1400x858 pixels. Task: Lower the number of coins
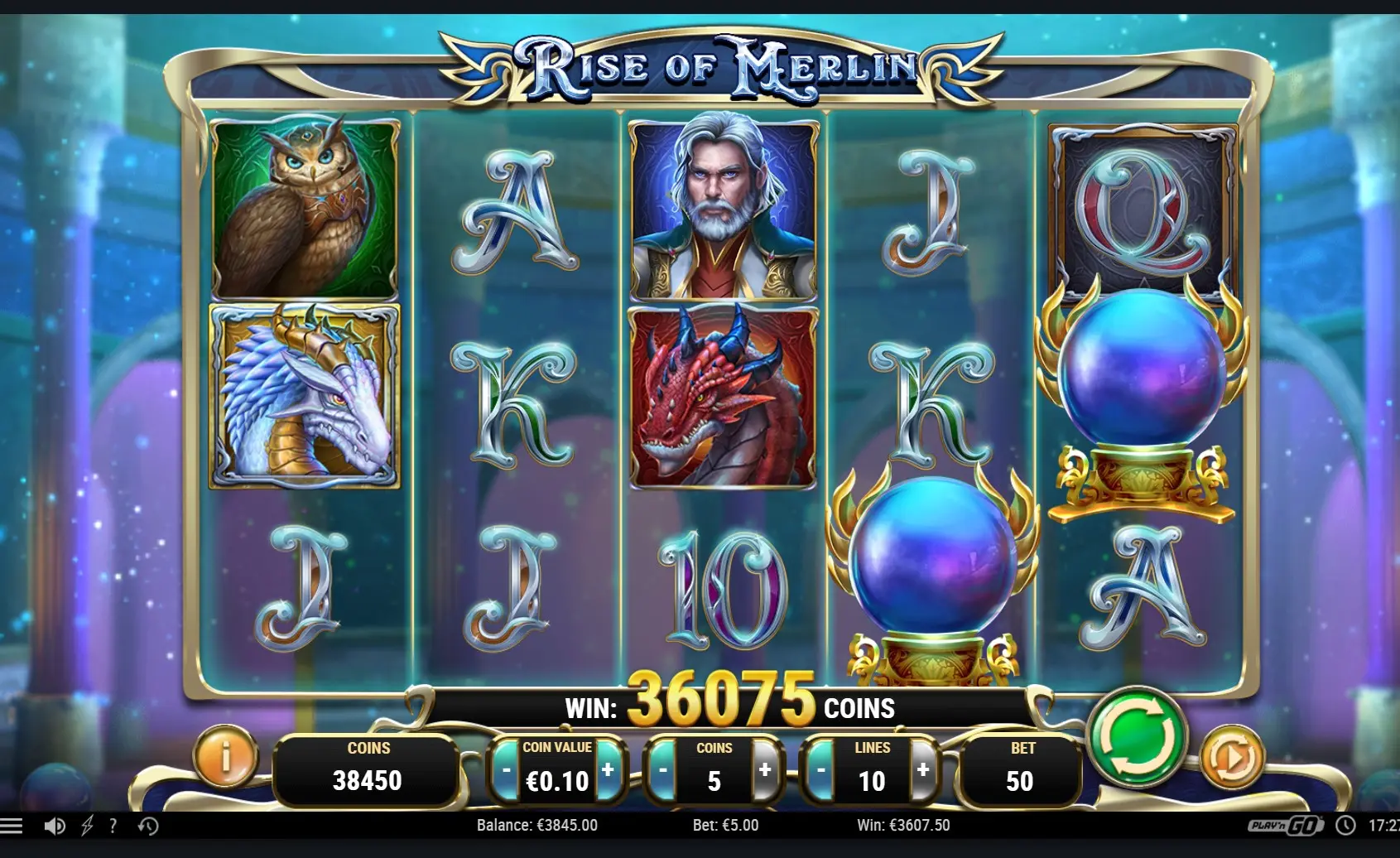coord(662,771)
